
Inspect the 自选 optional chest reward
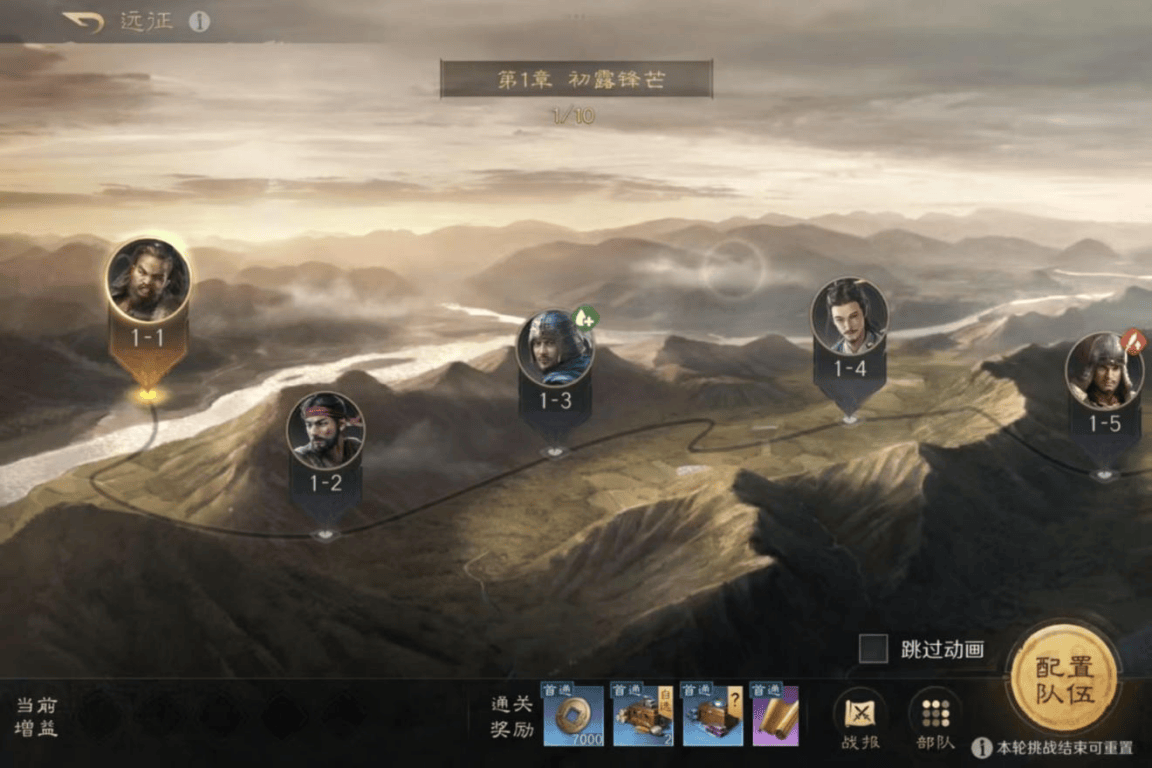coord(642,716)
